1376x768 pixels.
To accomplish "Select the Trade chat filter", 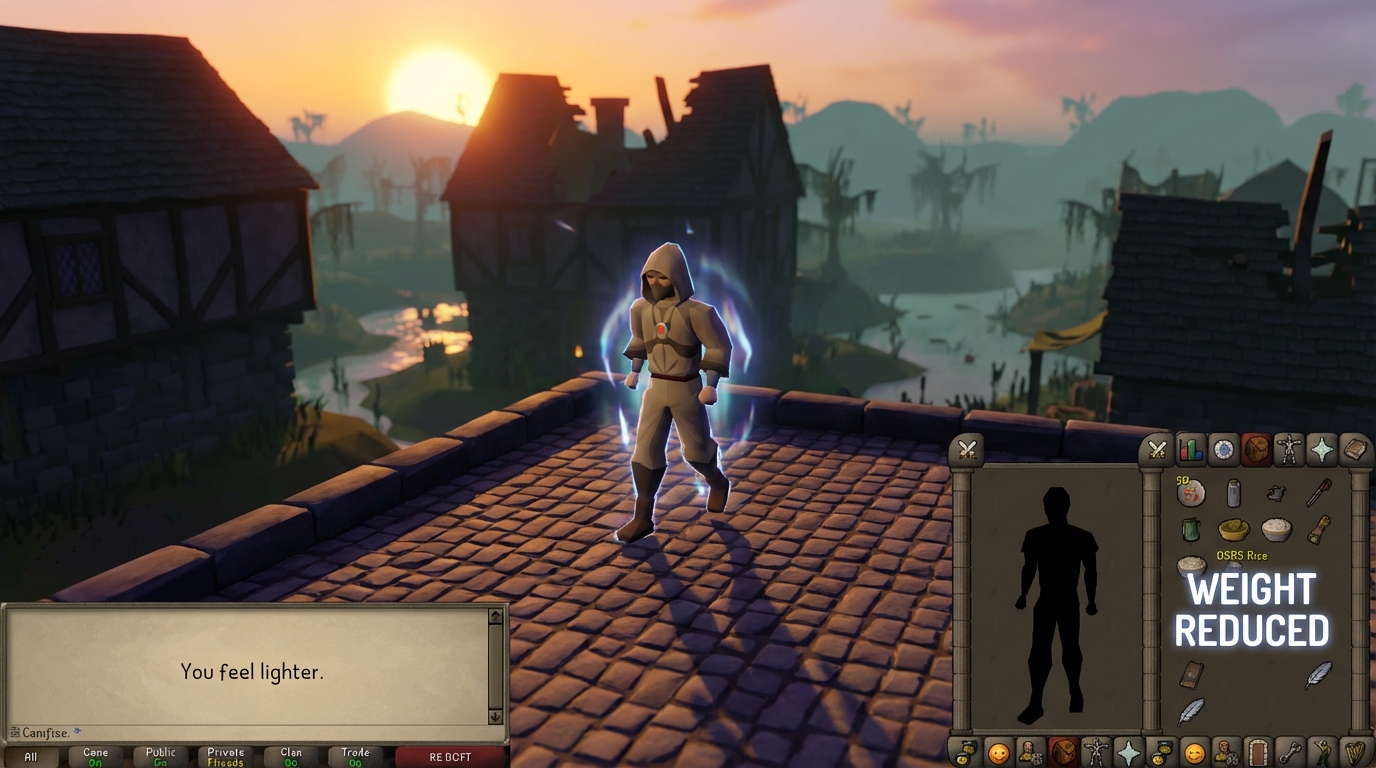I will click(355, 757).
